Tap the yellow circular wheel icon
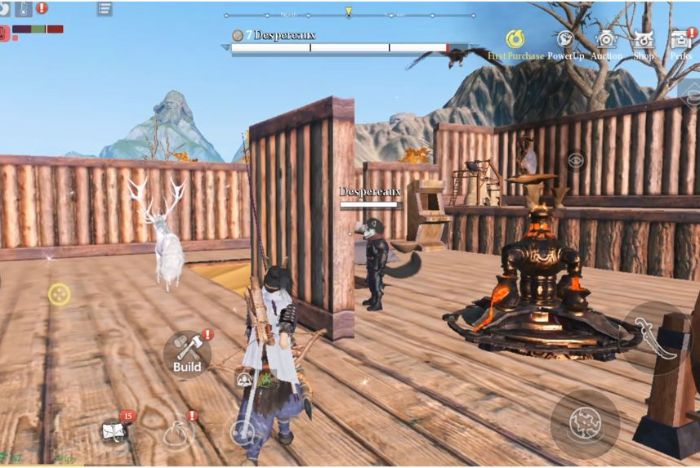 pos(59,294)
